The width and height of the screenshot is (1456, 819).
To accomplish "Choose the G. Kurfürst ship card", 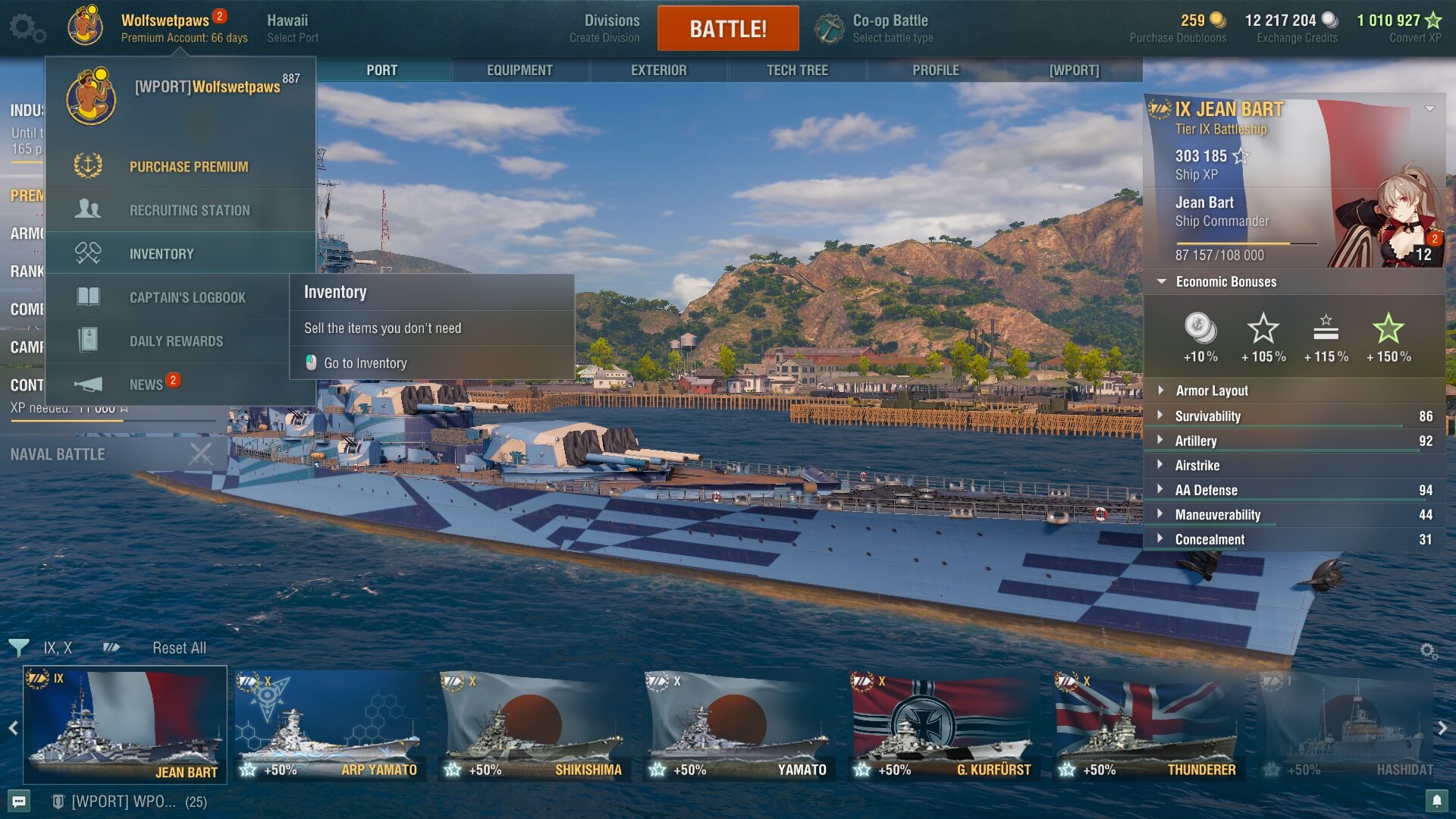I will point(943,724).
